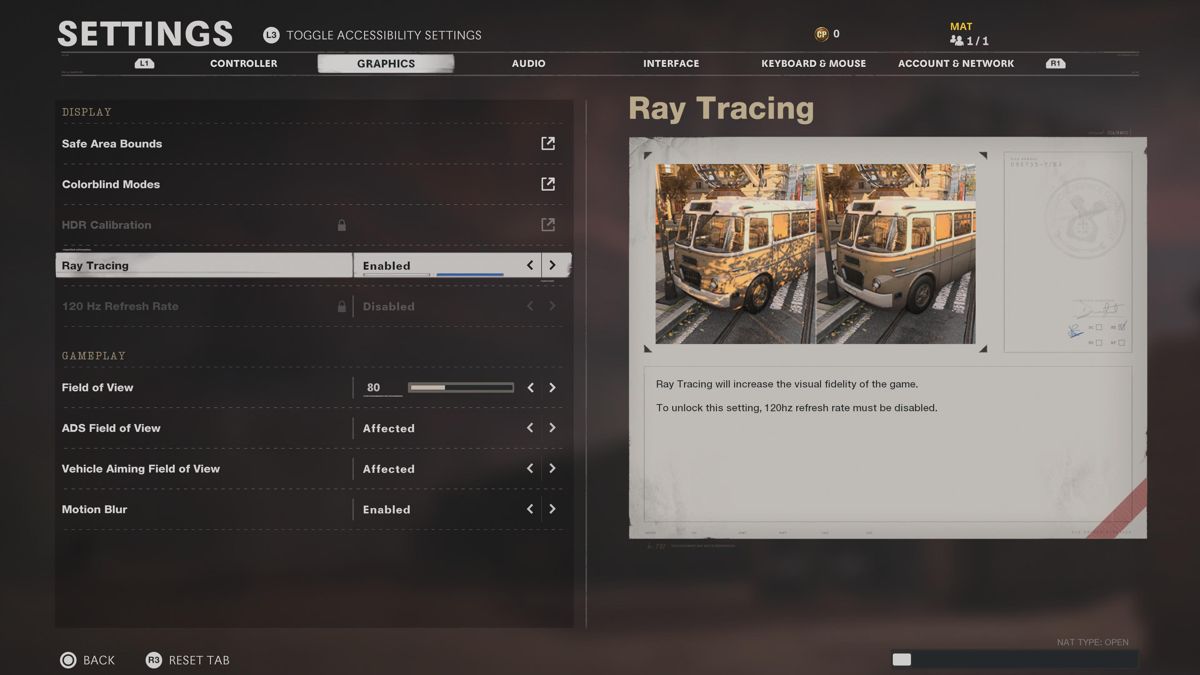Screen dimensions: 1200x675
Task: Go back from the settings screen
Action: pos(87,660)
